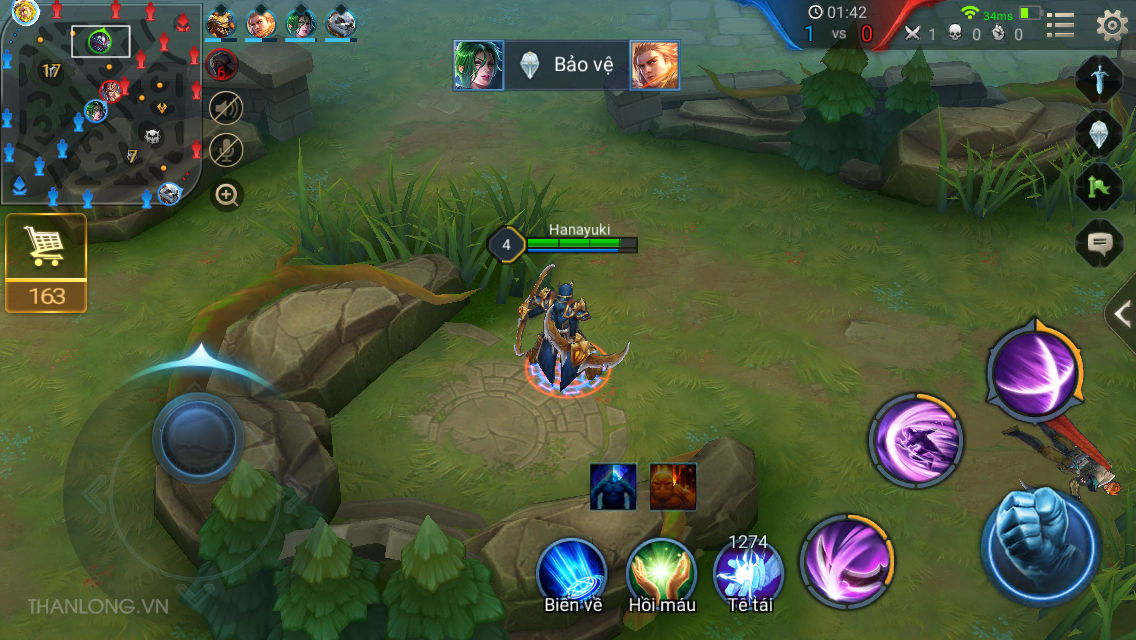Image resolution: width=1136 pixels, height=640 pixels.
Task: Send the crystal defend signal
Action: [1099, 132]
